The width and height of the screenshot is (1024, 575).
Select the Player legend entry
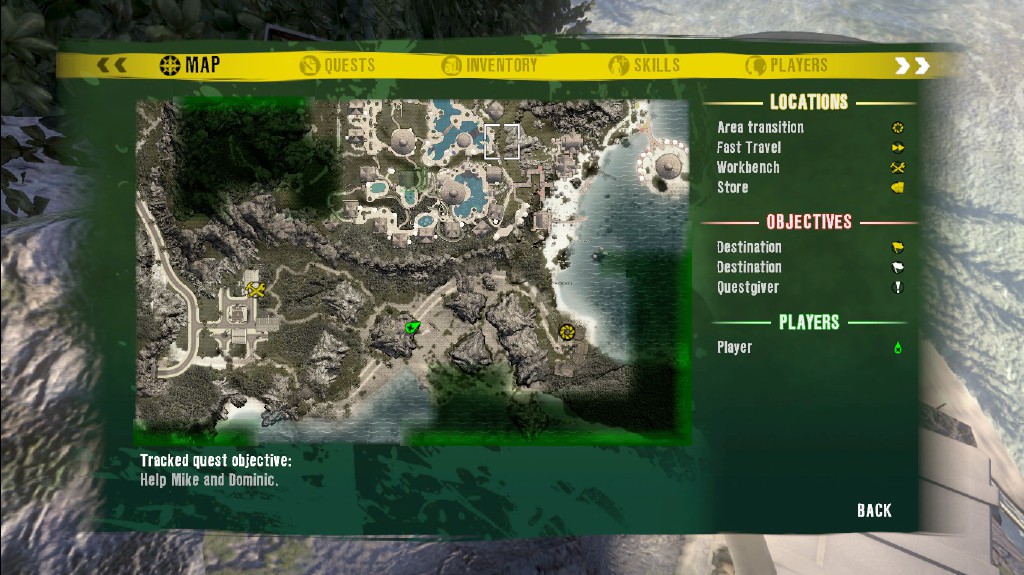pyautogui.click(x=734, y=348)
